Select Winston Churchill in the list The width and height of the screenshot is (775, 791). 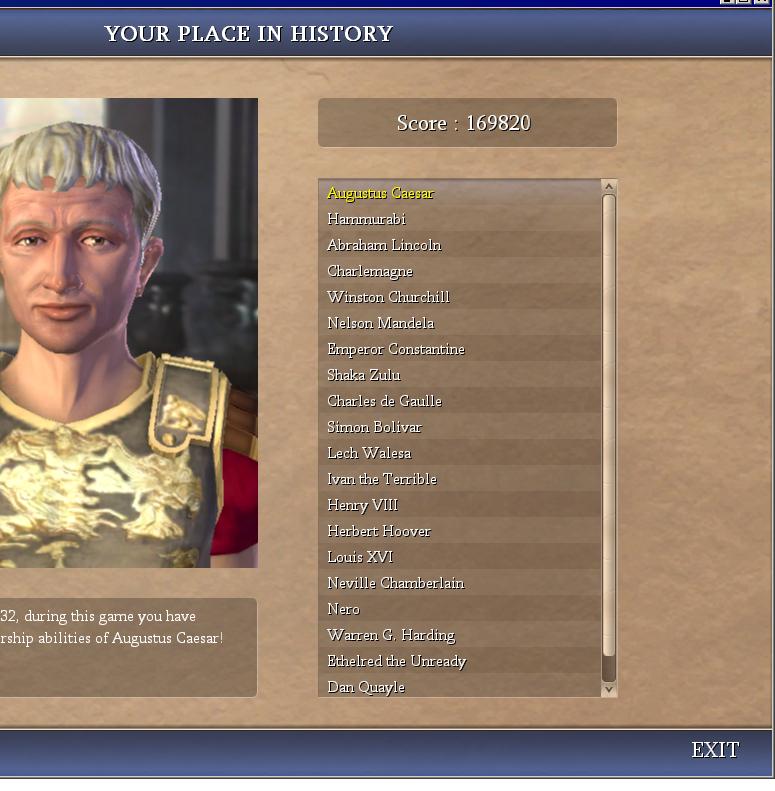click(388, 297)
